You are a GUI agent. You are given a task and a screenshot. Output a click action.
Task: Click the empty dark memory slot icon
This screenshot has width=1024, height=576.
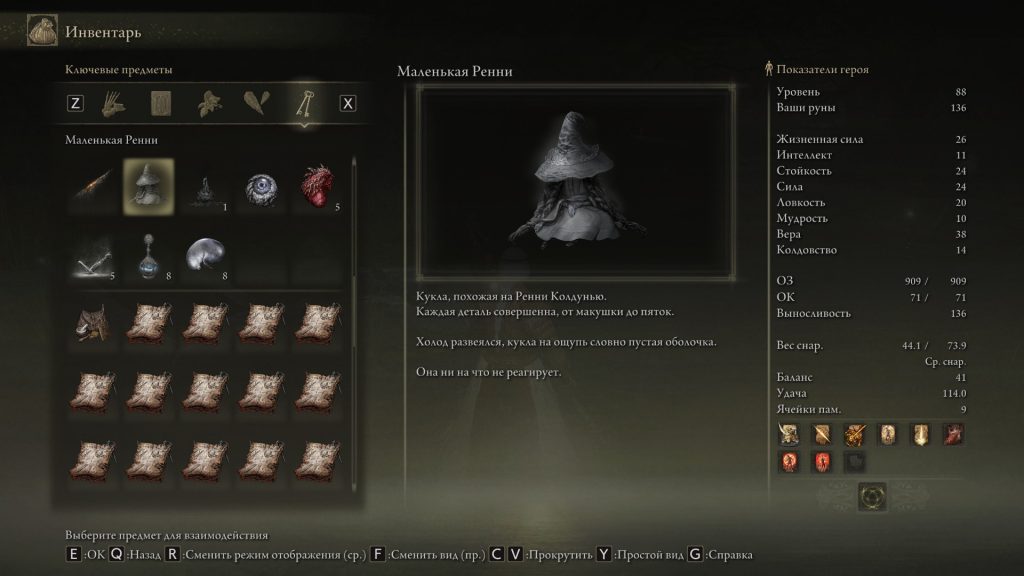(x=855, y=461)
